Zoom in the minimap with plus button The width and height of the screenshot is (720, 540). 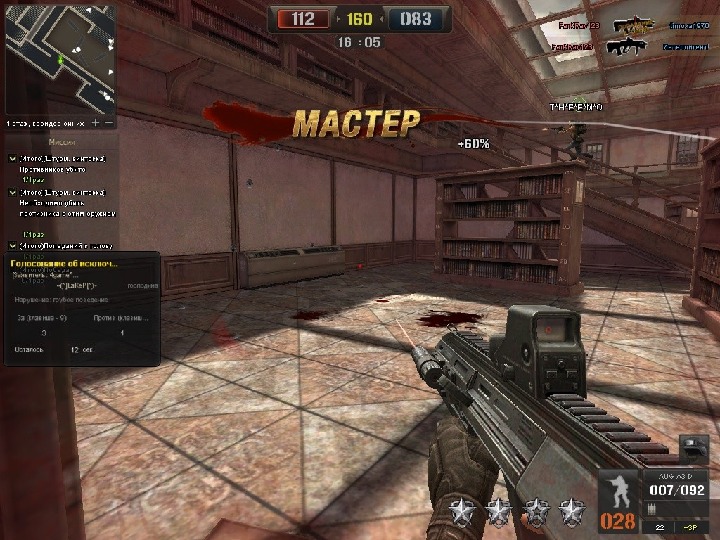[96, 123]
